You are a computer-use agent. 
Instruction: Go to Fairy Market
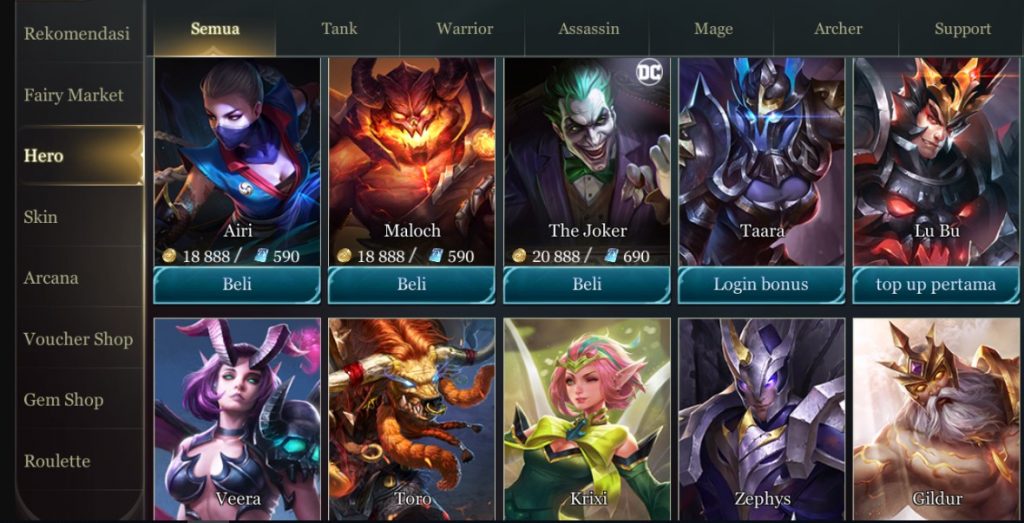point(74,95)
